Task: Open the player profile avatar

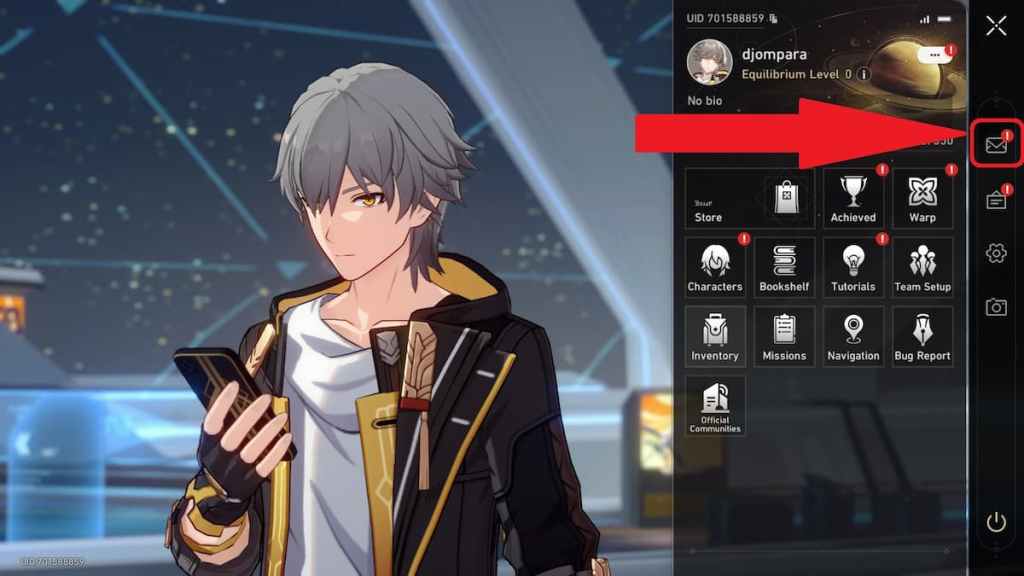Action: pyautogui.click(x=709, y=62)
